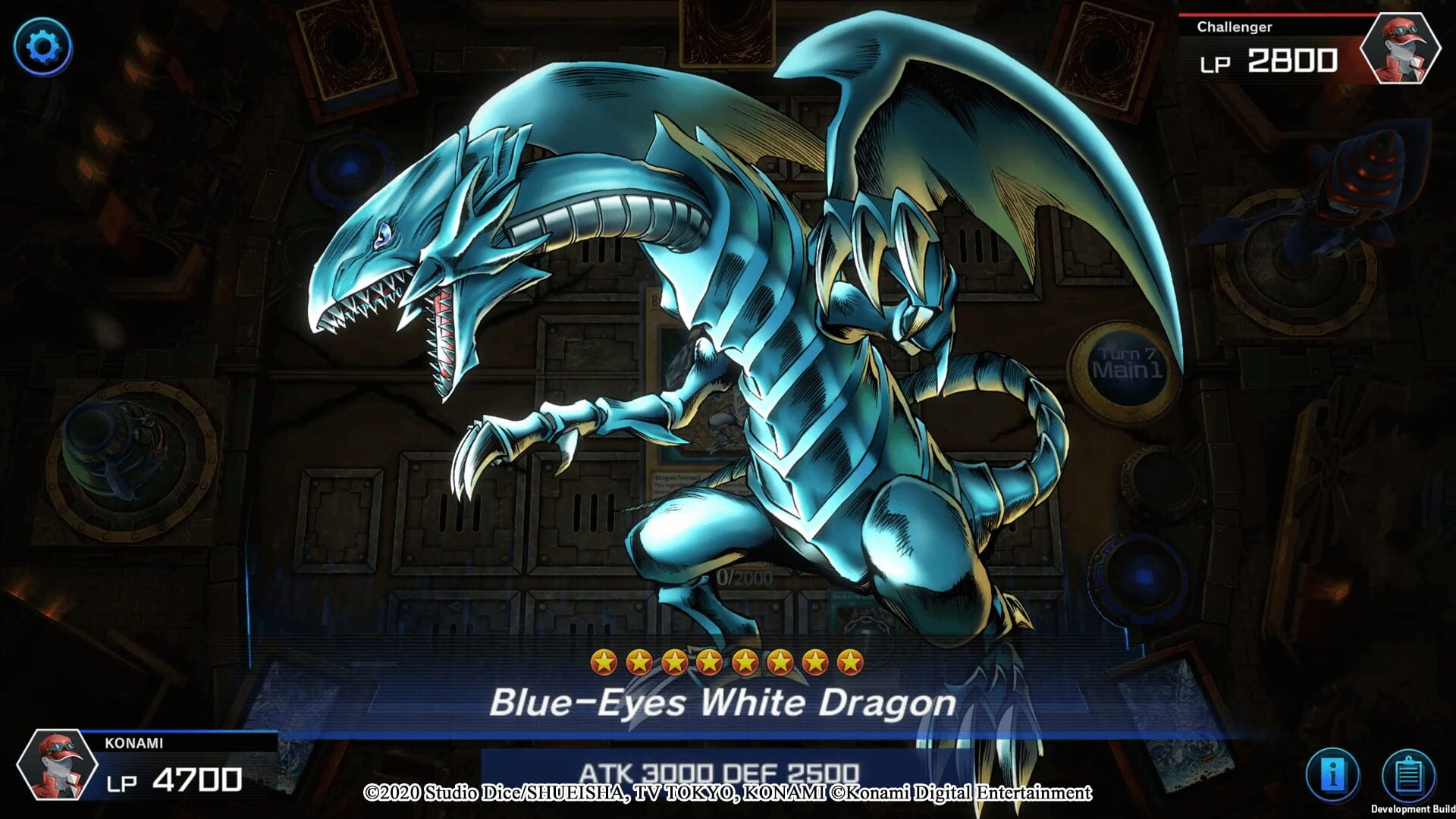
Task: Click the Challenger opponent avatar
Action: 1400,49
